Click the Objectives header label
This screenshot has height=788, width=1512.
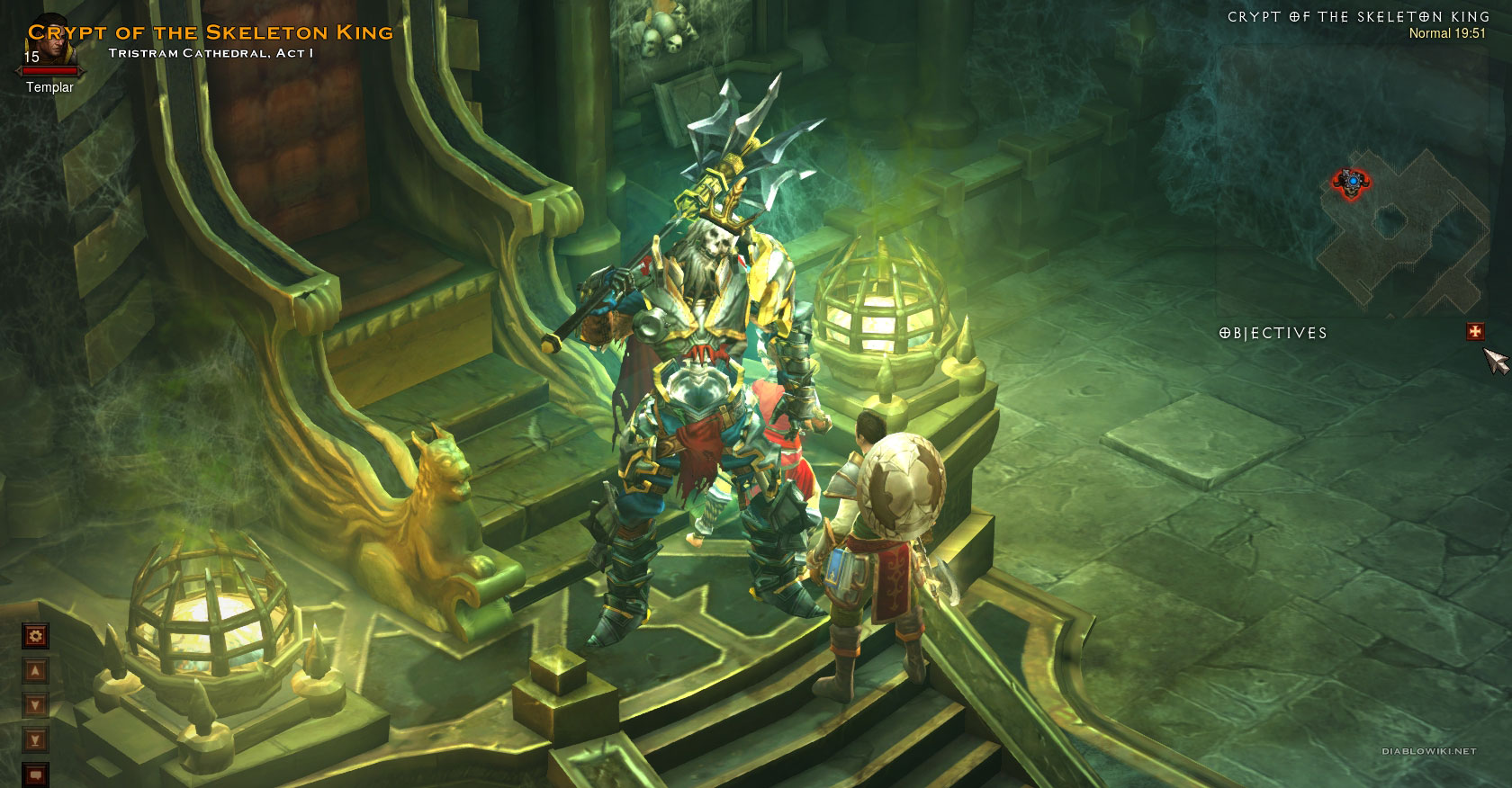tap(1273, 333)
